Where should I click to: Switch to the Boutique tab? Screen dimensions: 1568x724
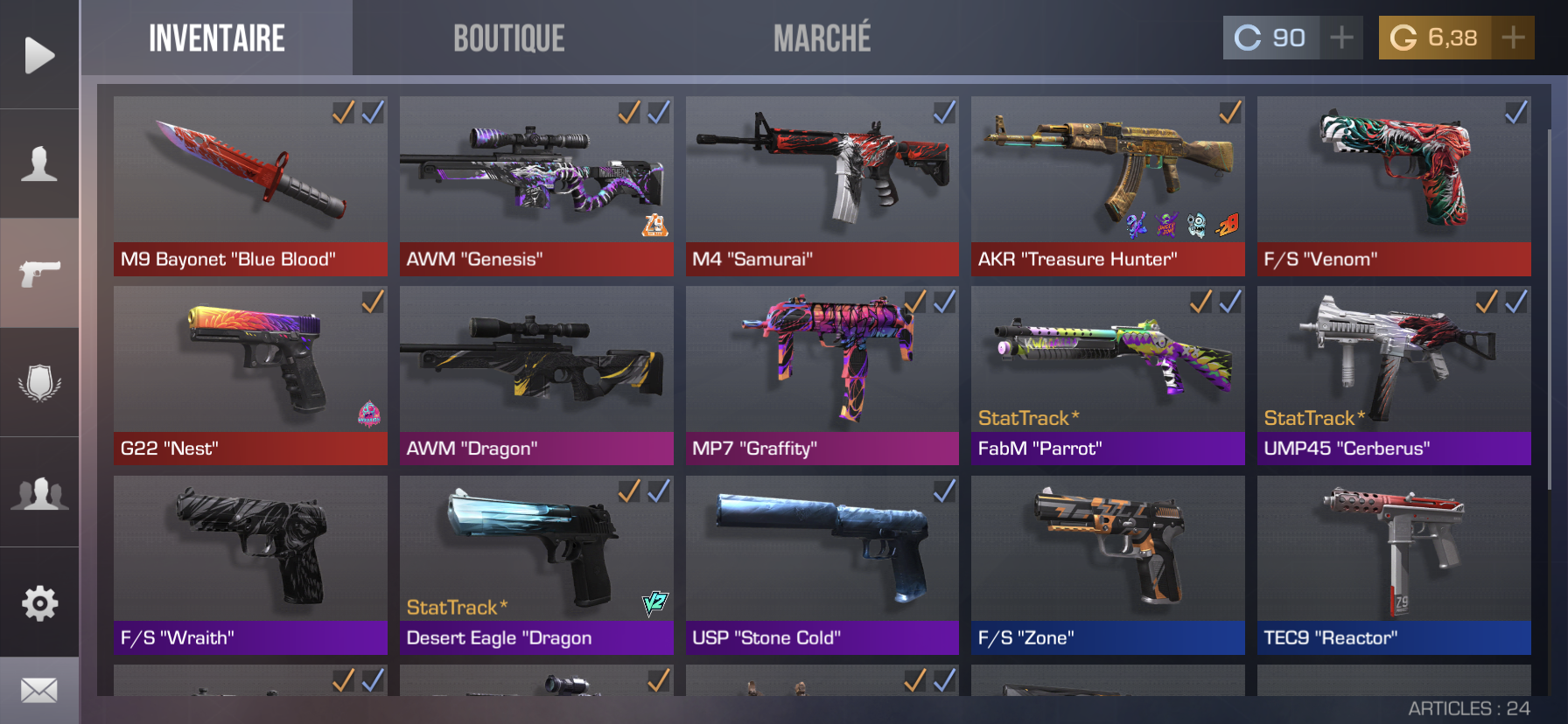pyautogui.click(x=508, y=38)
